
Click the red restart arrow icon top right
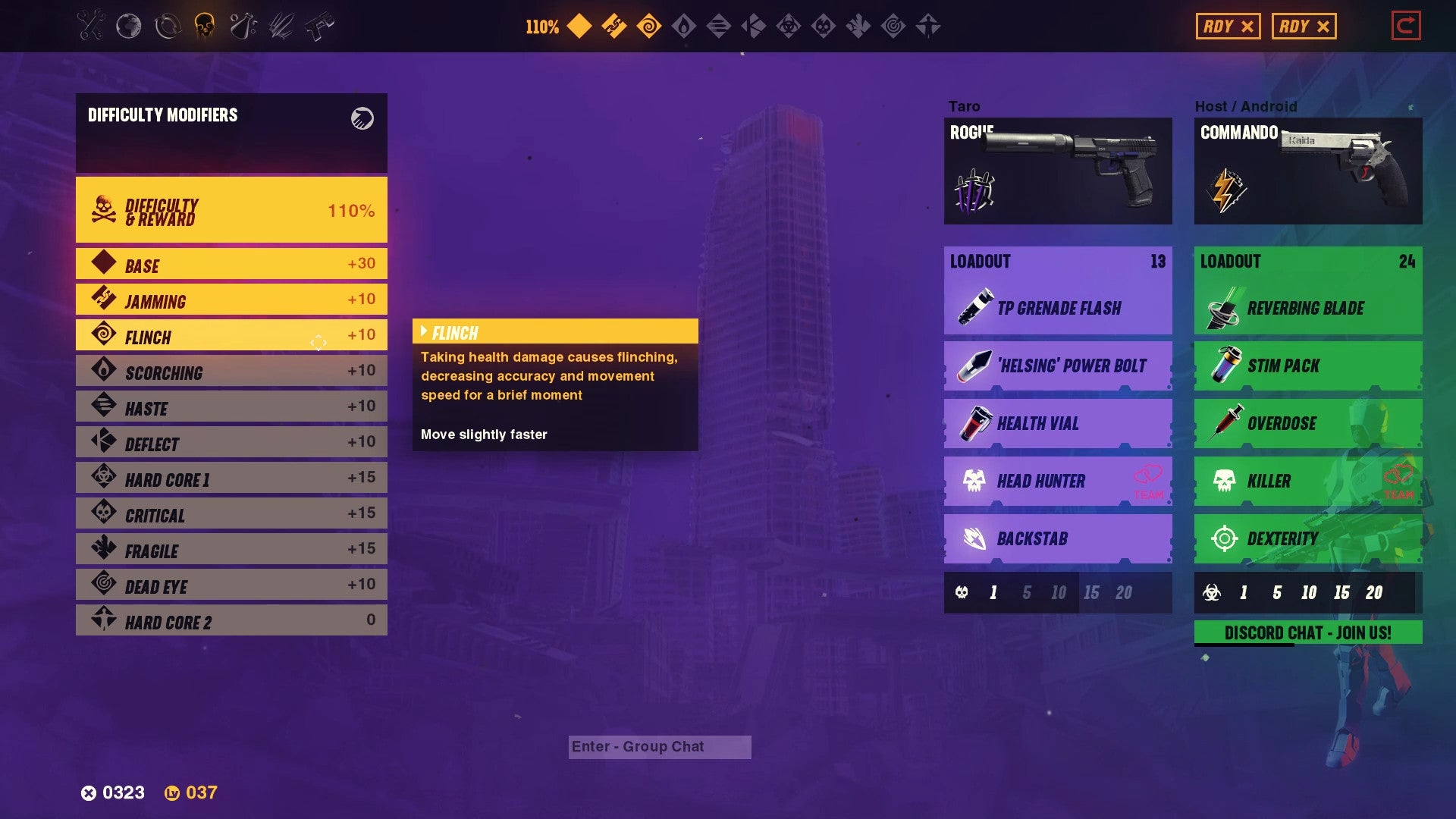pyautogui.click(x=1407, y=25)
